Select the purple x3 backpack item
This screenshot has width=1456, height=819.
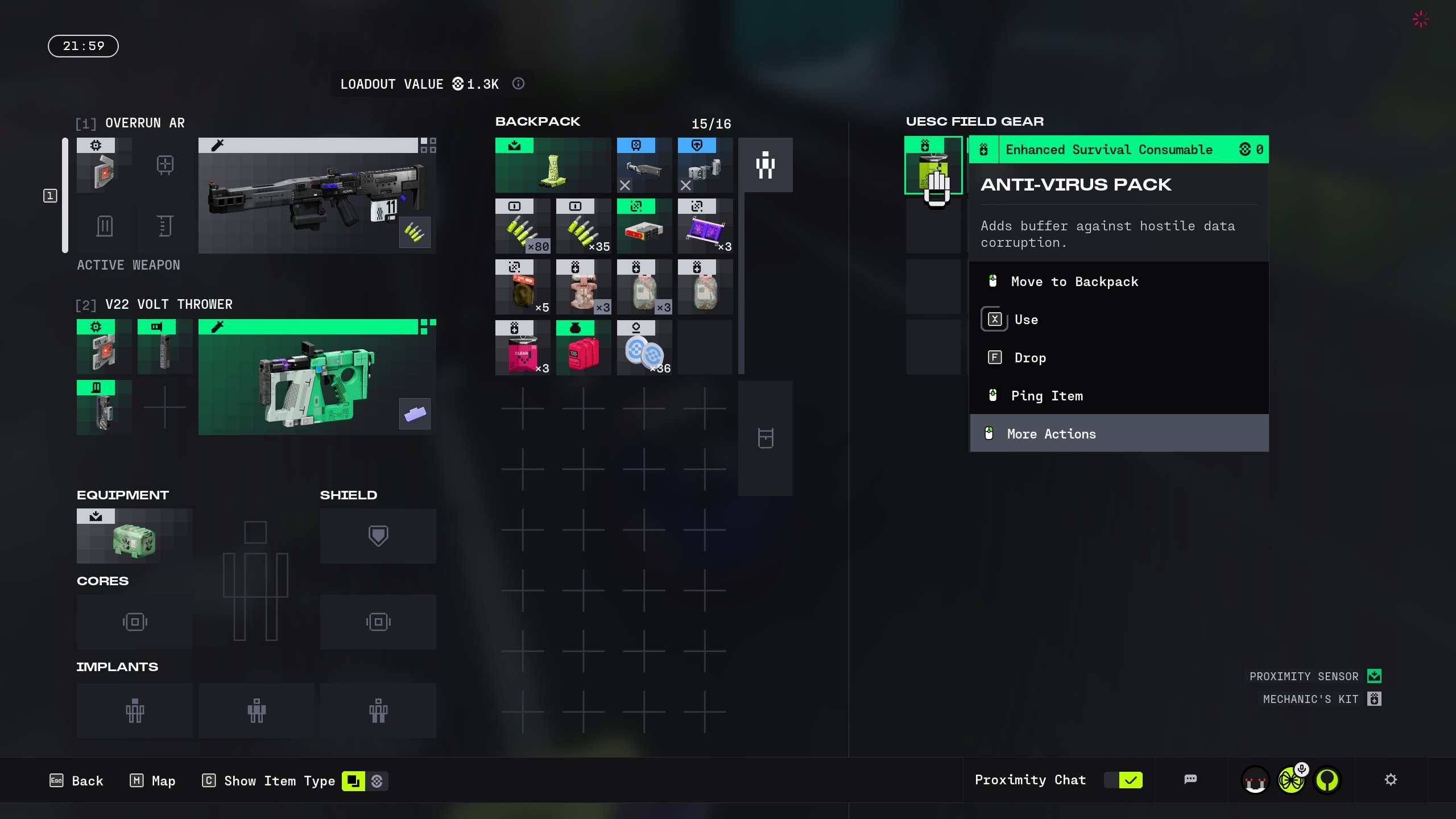coord(705,226)
